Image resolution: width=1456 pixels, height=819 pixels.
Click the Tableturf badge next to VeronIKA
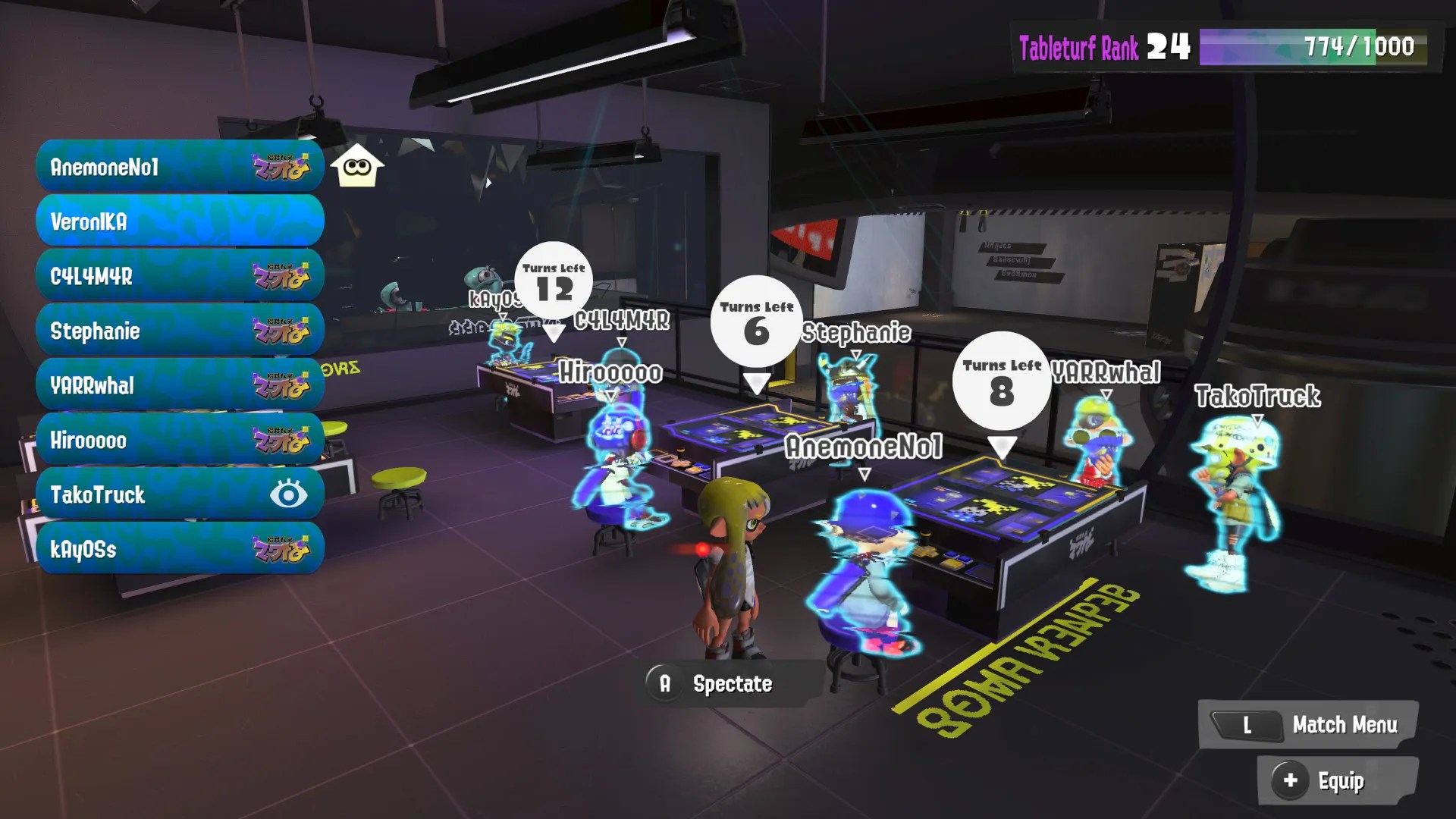click(281, 221)
